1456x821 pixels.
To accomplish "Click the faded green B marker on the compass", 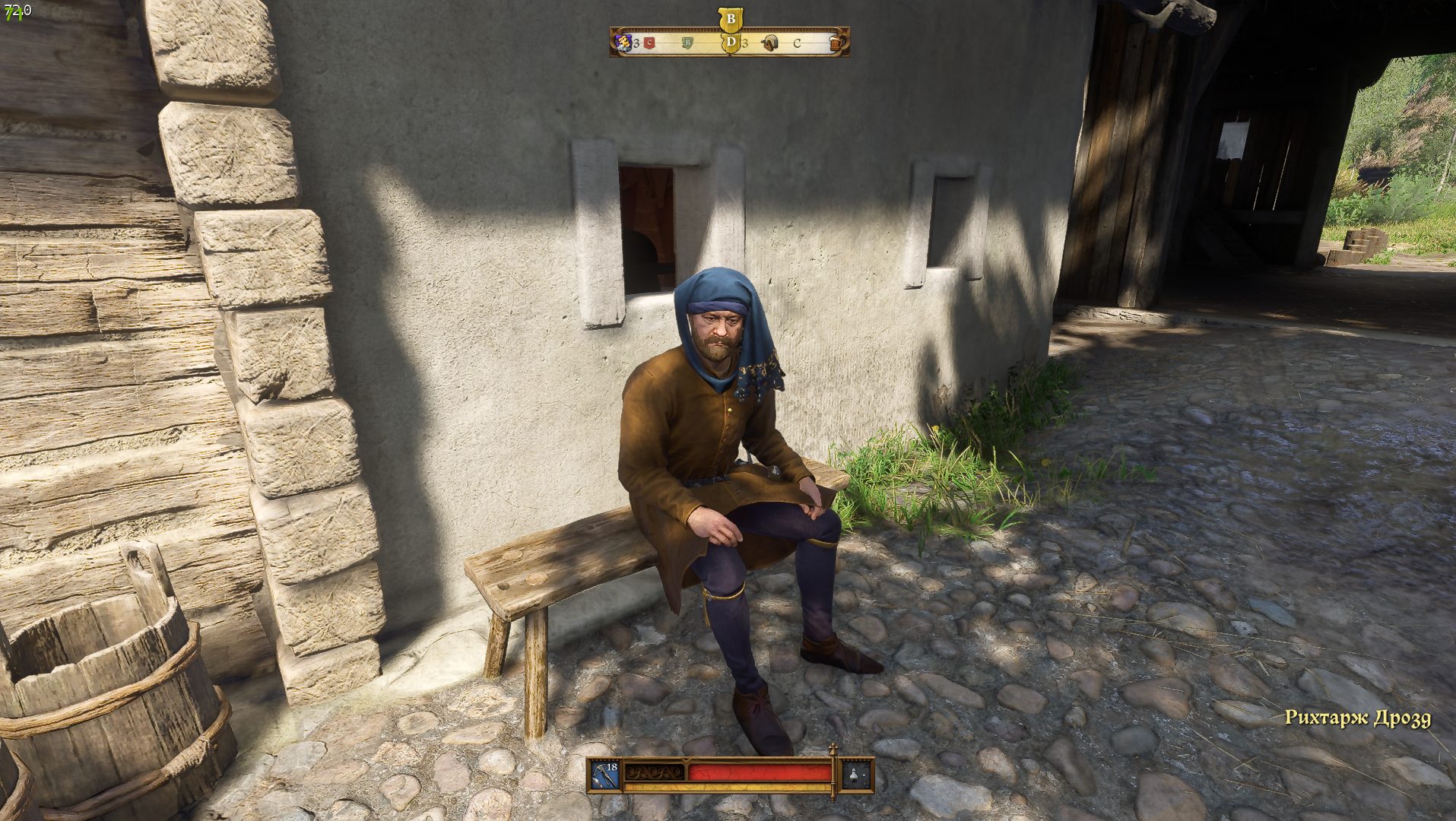I will click(x=688, y=43).
